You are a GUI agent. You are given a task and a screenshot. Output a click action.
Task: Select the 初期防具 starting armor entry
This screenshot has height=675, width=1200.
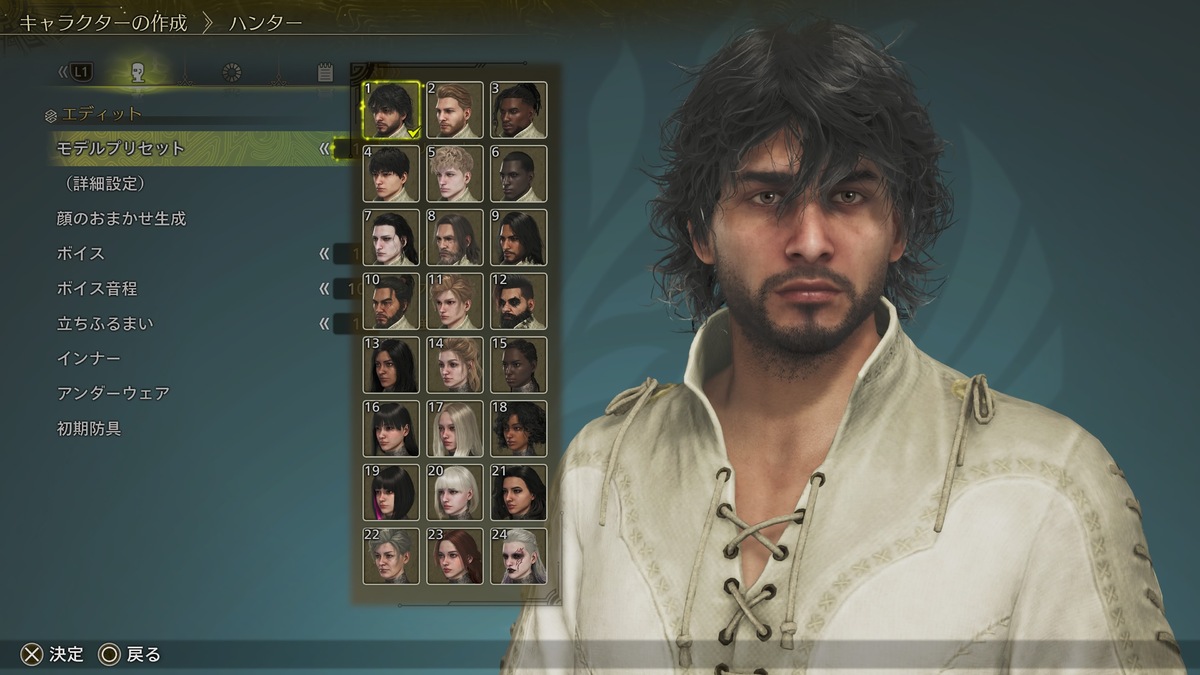(89, 428)
